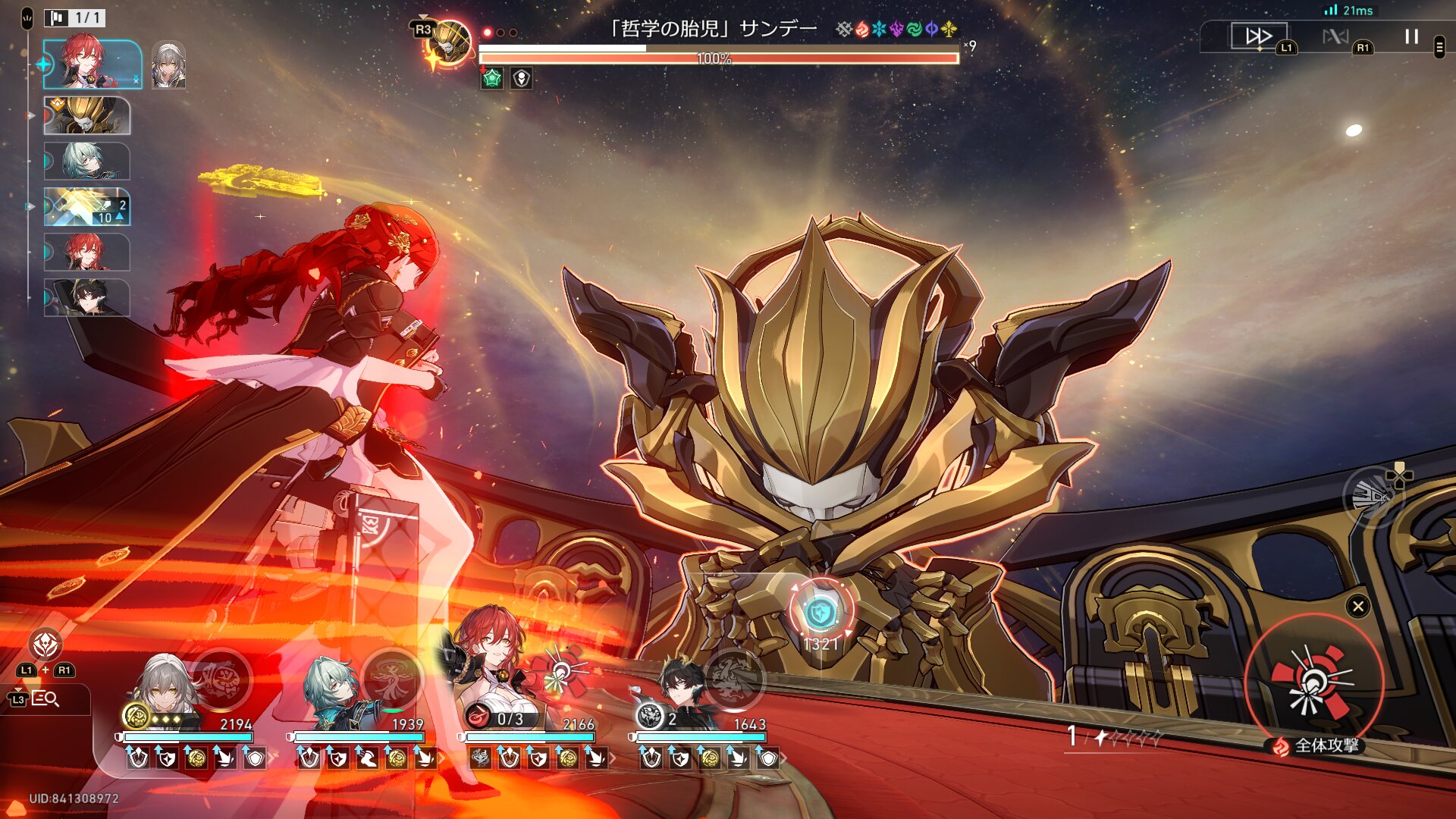Activate the gray-haired character's ultimate
Screen dimensions: 1456x819
coord(221,677)
